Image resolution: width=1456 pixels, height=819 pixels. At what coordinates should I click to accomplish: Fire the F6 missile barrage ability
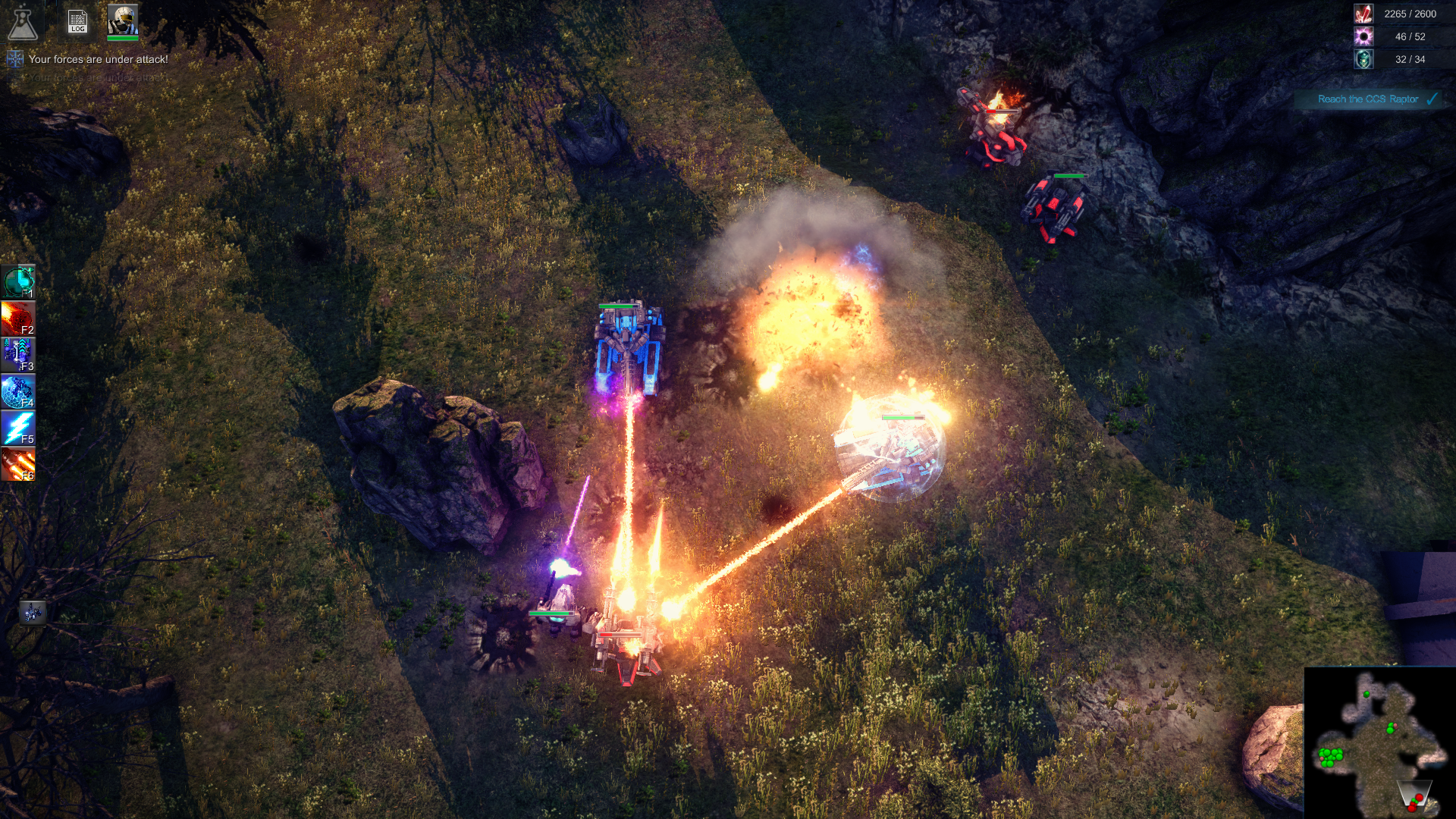tap(18, 464)
